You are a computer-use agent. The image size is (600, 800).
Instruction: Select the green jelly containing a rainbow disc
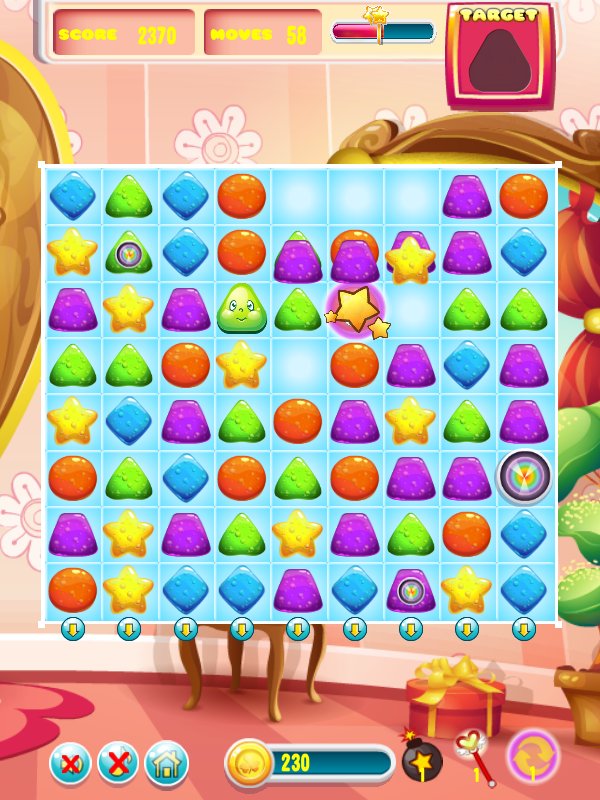pyautogui.click(x=129, y=254)
